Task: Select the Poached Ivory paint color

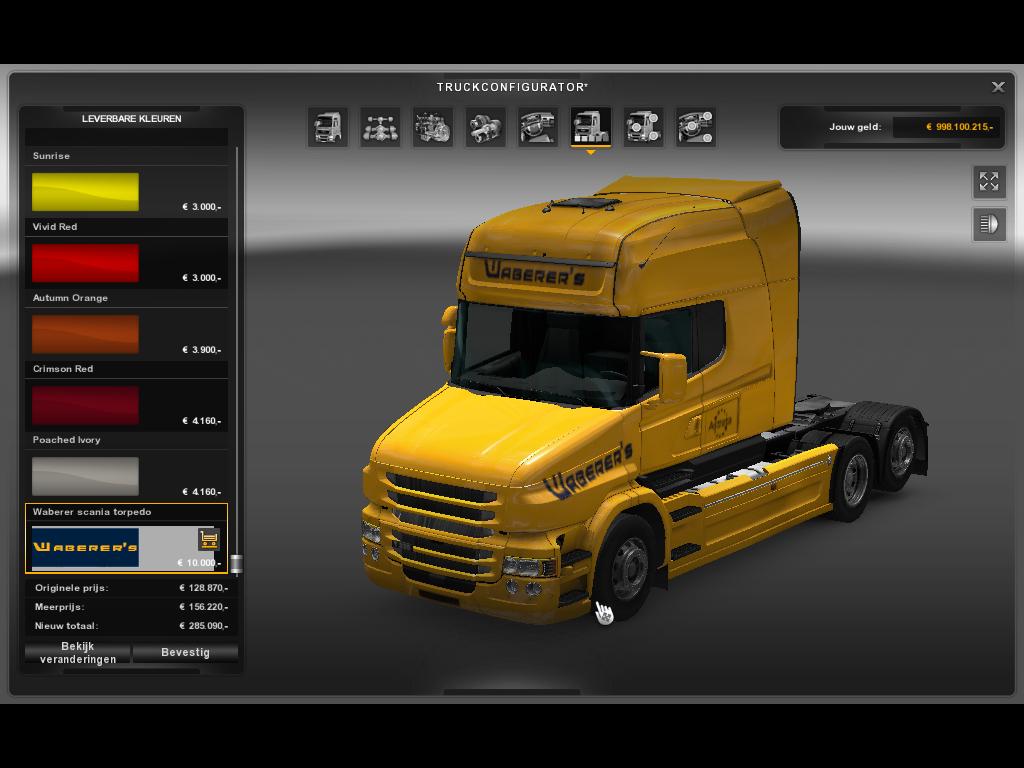Action: point(85,476)
